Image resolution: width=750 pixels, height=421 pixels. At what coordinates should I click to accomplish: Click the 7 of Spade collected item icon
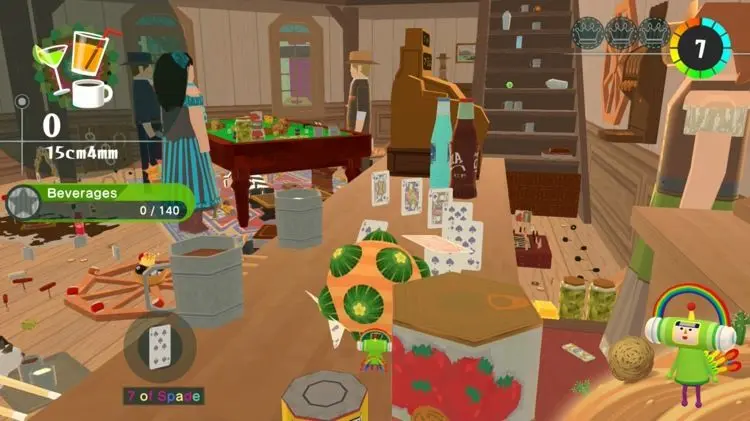[160, 347]
